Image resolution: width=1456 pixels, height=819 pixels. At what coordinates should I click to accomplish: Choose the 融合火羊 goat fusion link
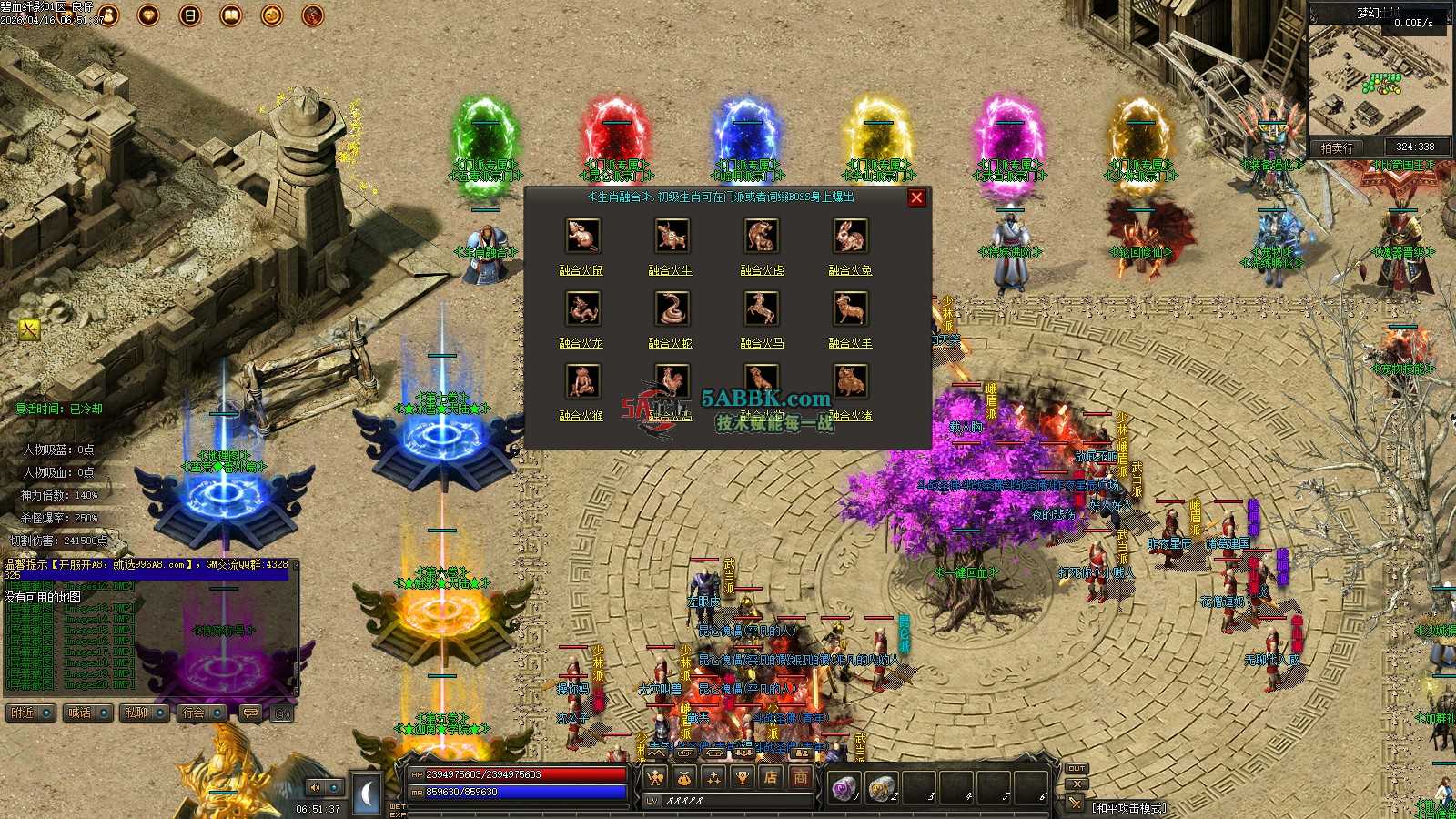(850, 343)
